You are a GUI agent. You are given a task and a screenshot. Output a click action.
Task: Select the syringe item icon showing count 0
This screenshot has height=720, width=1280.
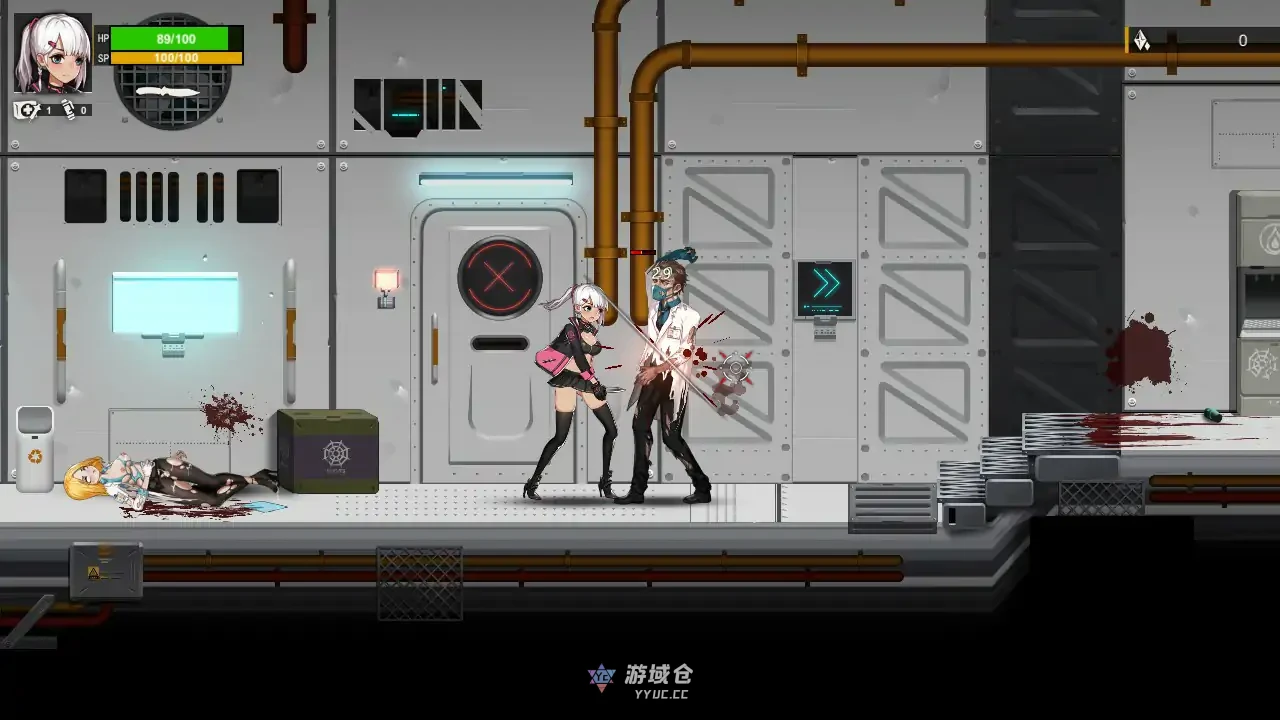coord(68,110)
